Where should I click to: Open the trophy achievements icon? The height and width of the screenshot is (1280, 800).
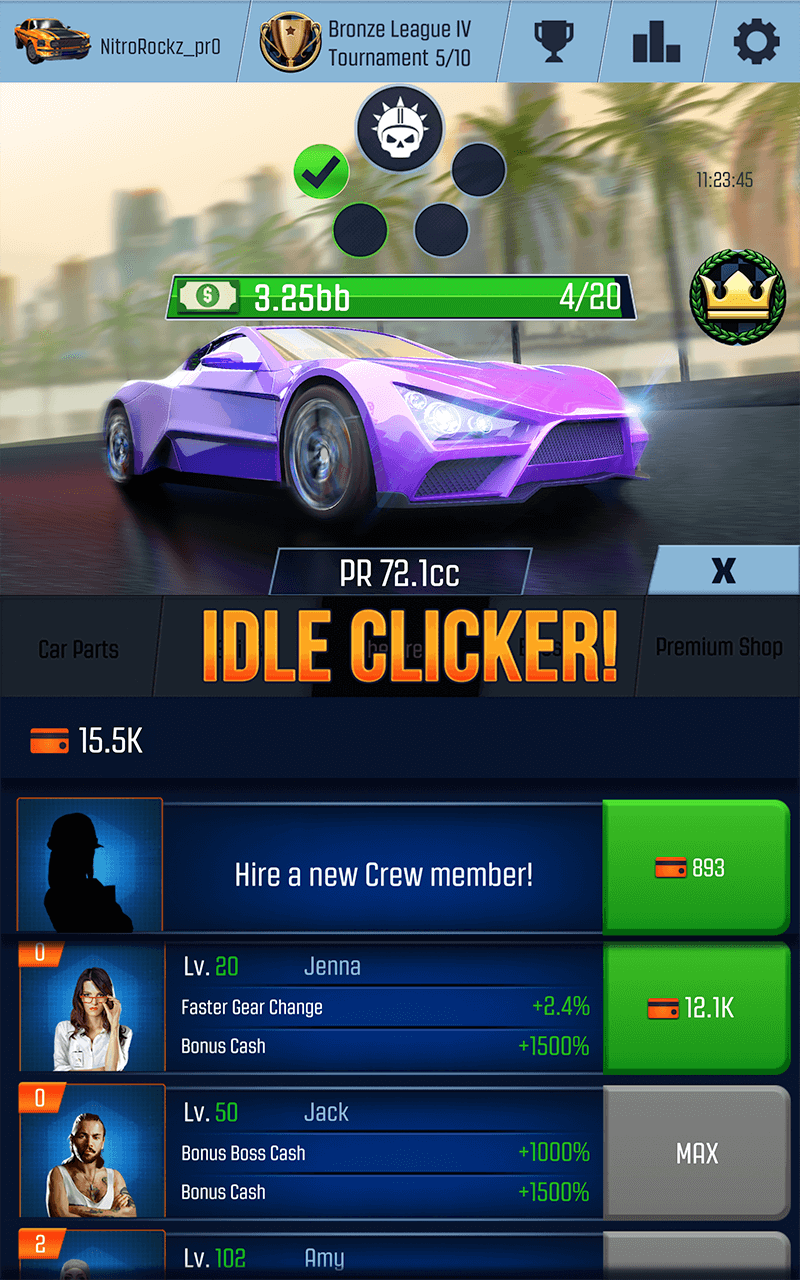tap(553, 42)
